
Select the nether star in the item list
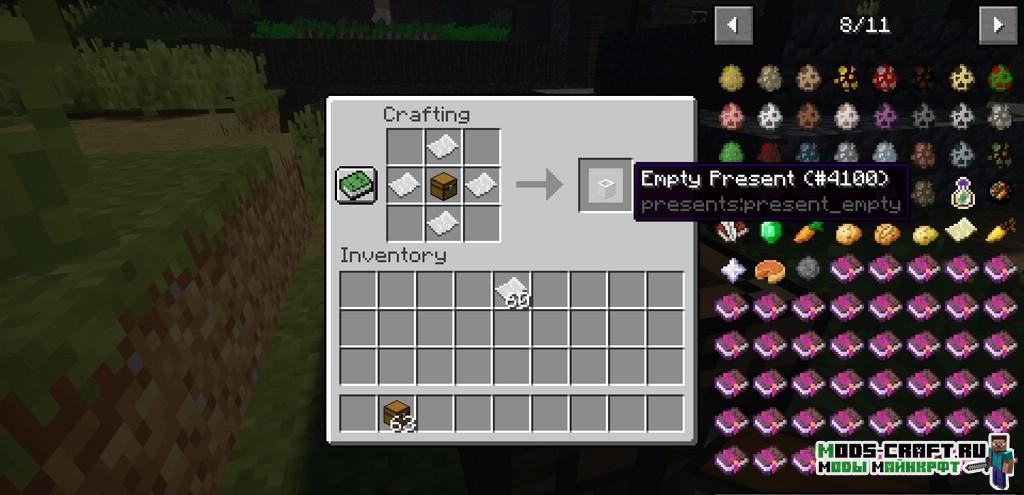tap(732, 268)
